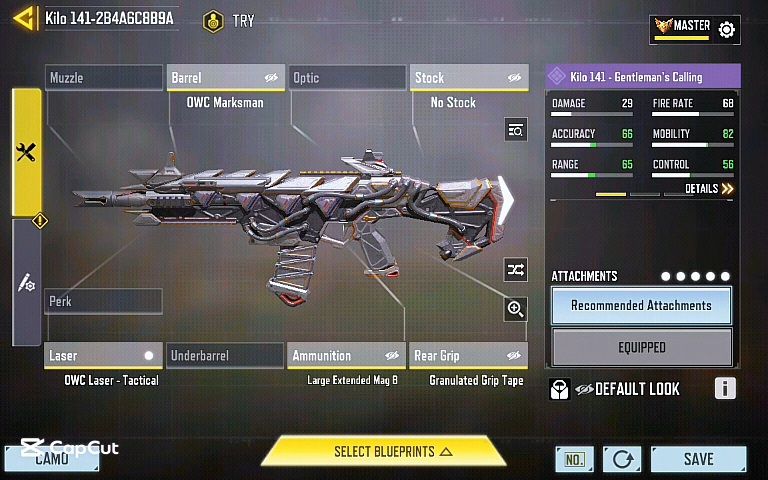The image size is (768, 480).
Task: Select the Perk attachment slot
Action: [103, 301]
